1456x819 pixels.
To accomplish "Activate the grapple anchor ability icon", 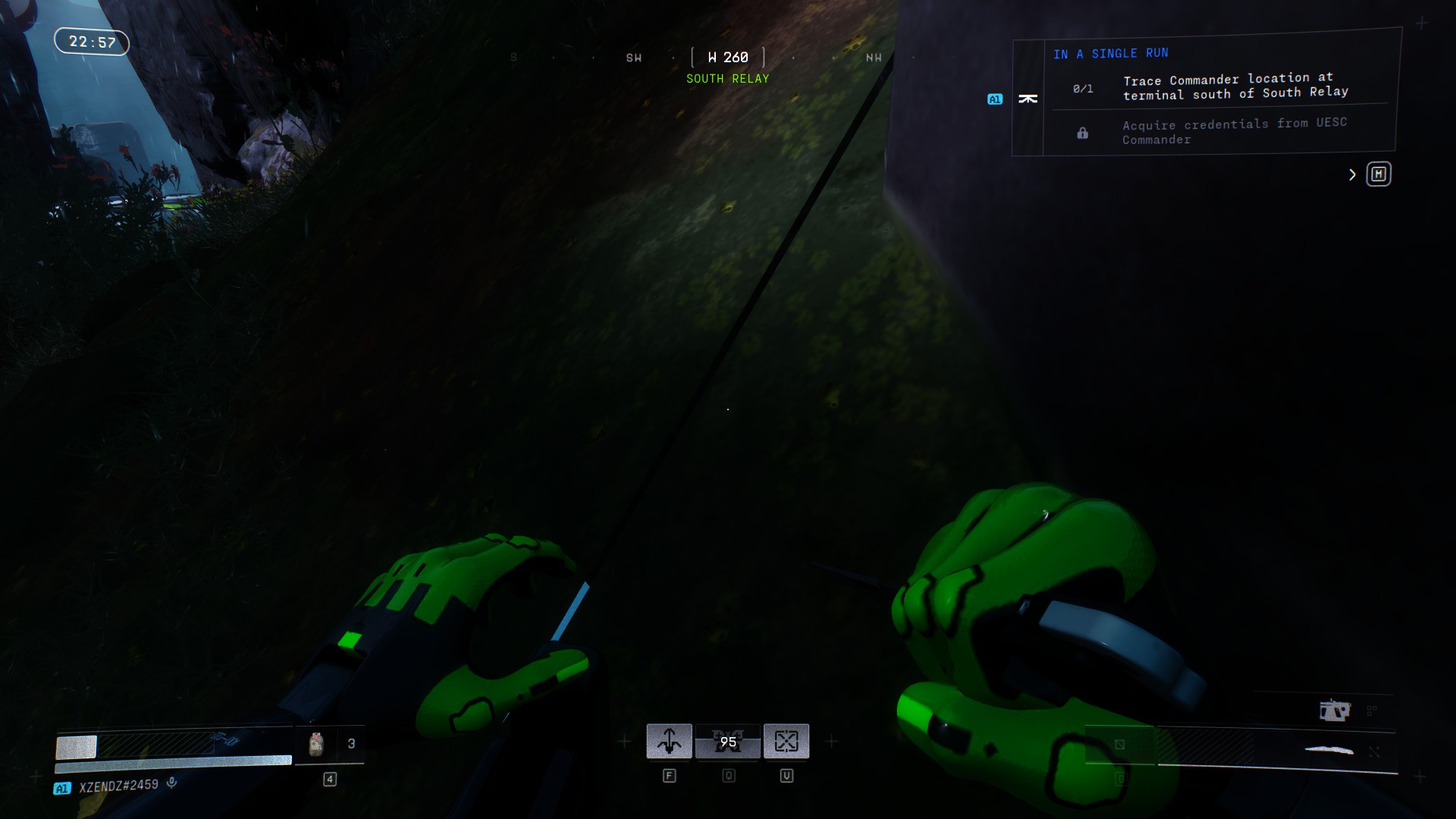I will click(x=669, y=741).
